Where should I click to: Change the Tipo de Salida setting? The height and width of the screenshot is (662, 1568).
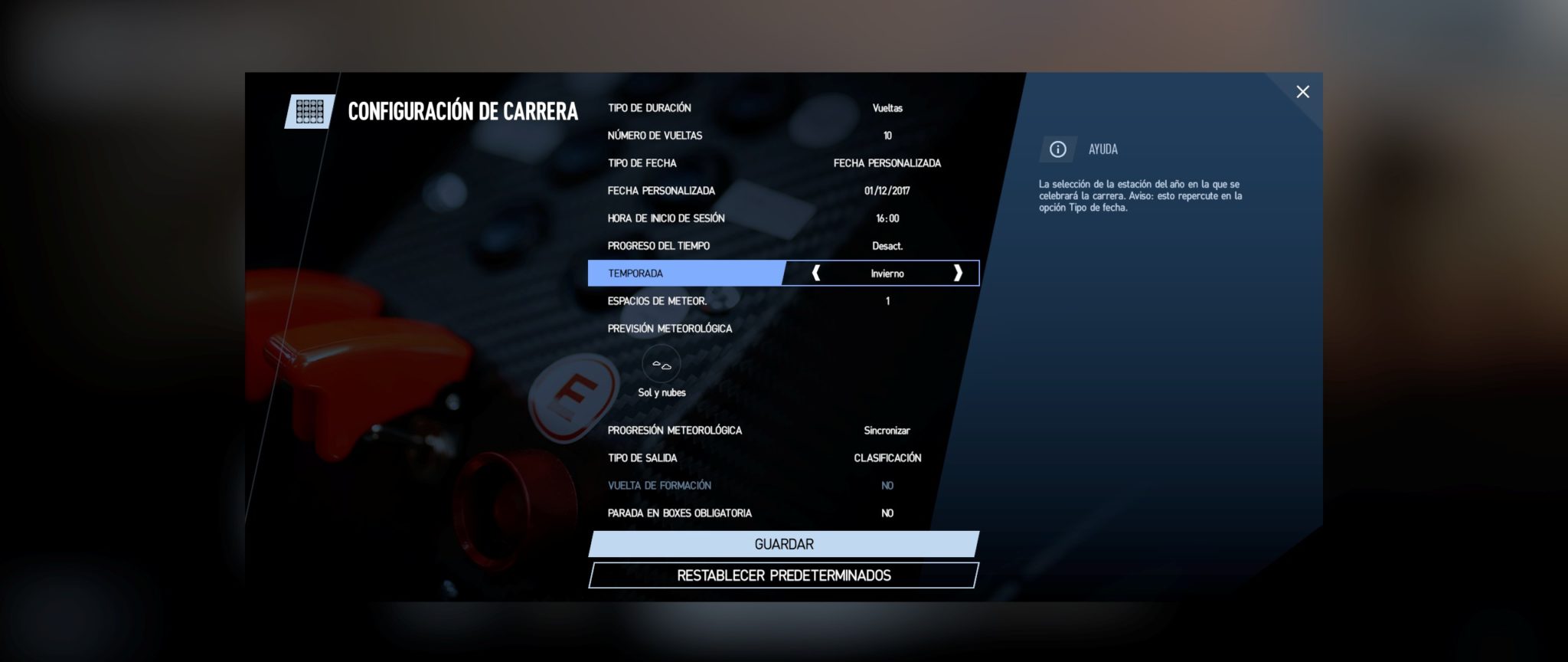pyautogui.click(x=782, y=458)
